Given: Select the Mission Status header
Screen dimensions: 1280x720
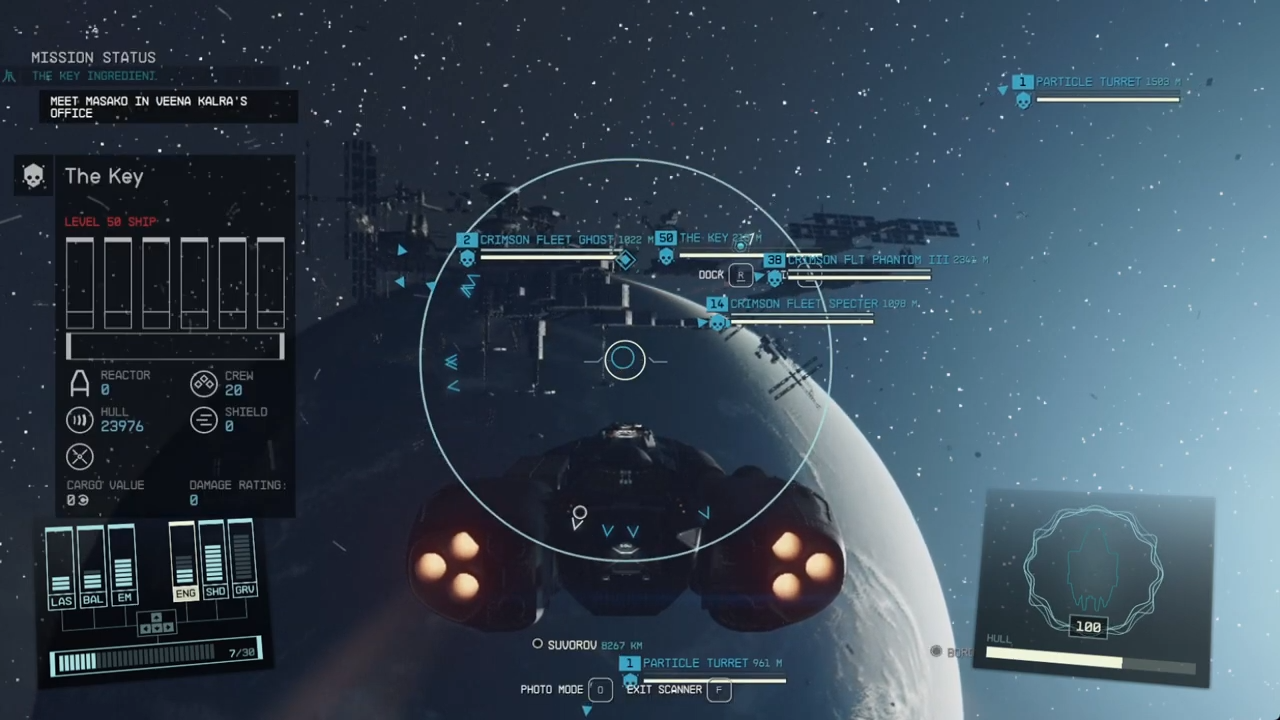Looking at the screenshot, I should 93,57.
